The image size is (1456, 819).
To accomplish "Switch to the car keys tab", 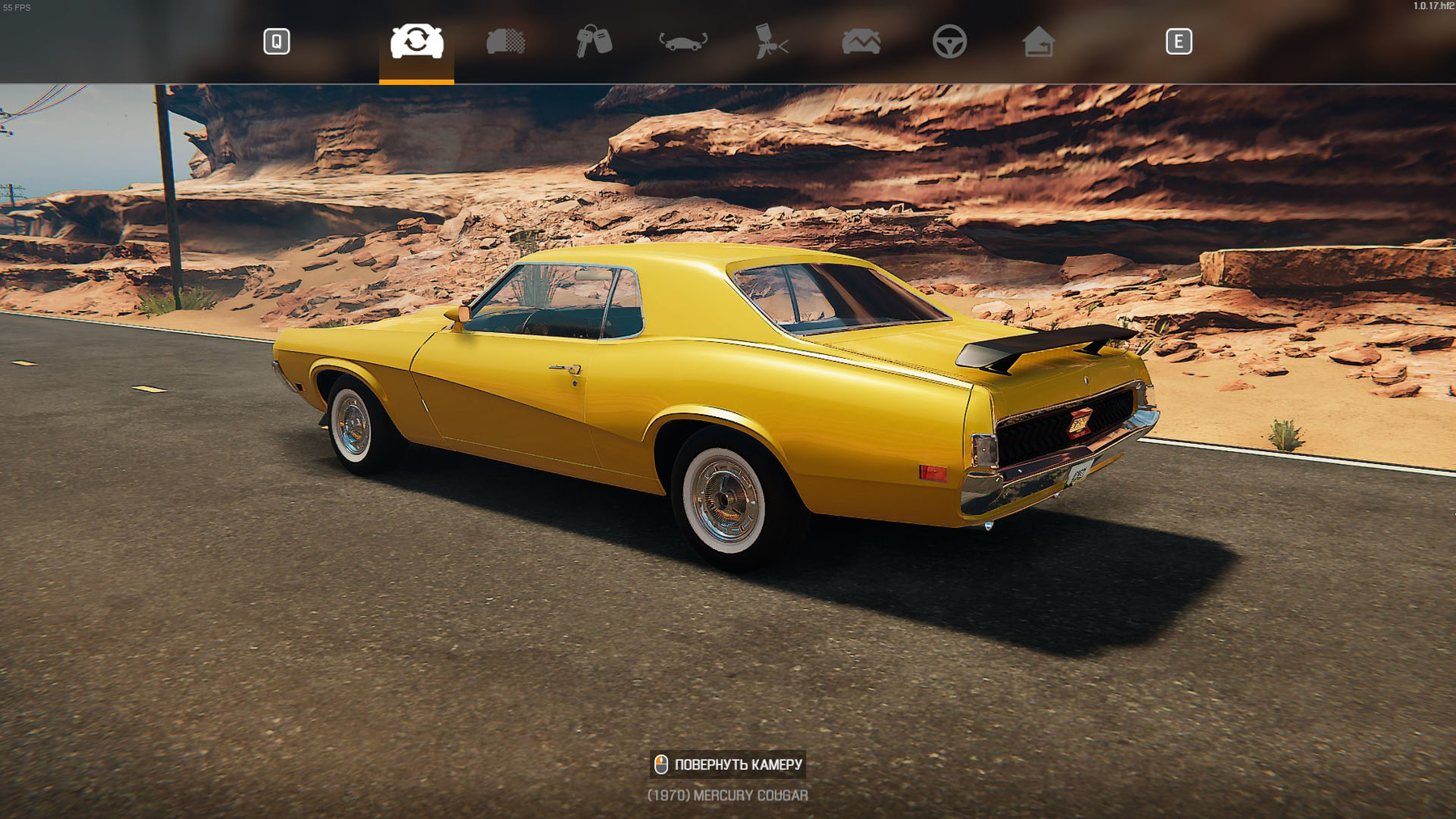I will [x=594, y=41].
